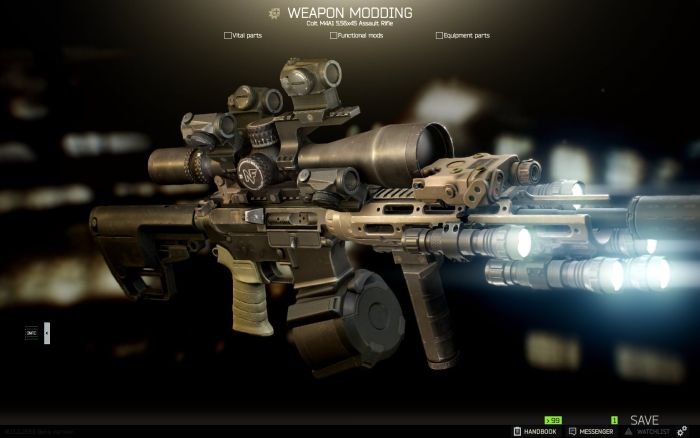This screenshot has width=700, height=438.
Task: Select the small magazine slot icon
Action: tap(31, 333)
